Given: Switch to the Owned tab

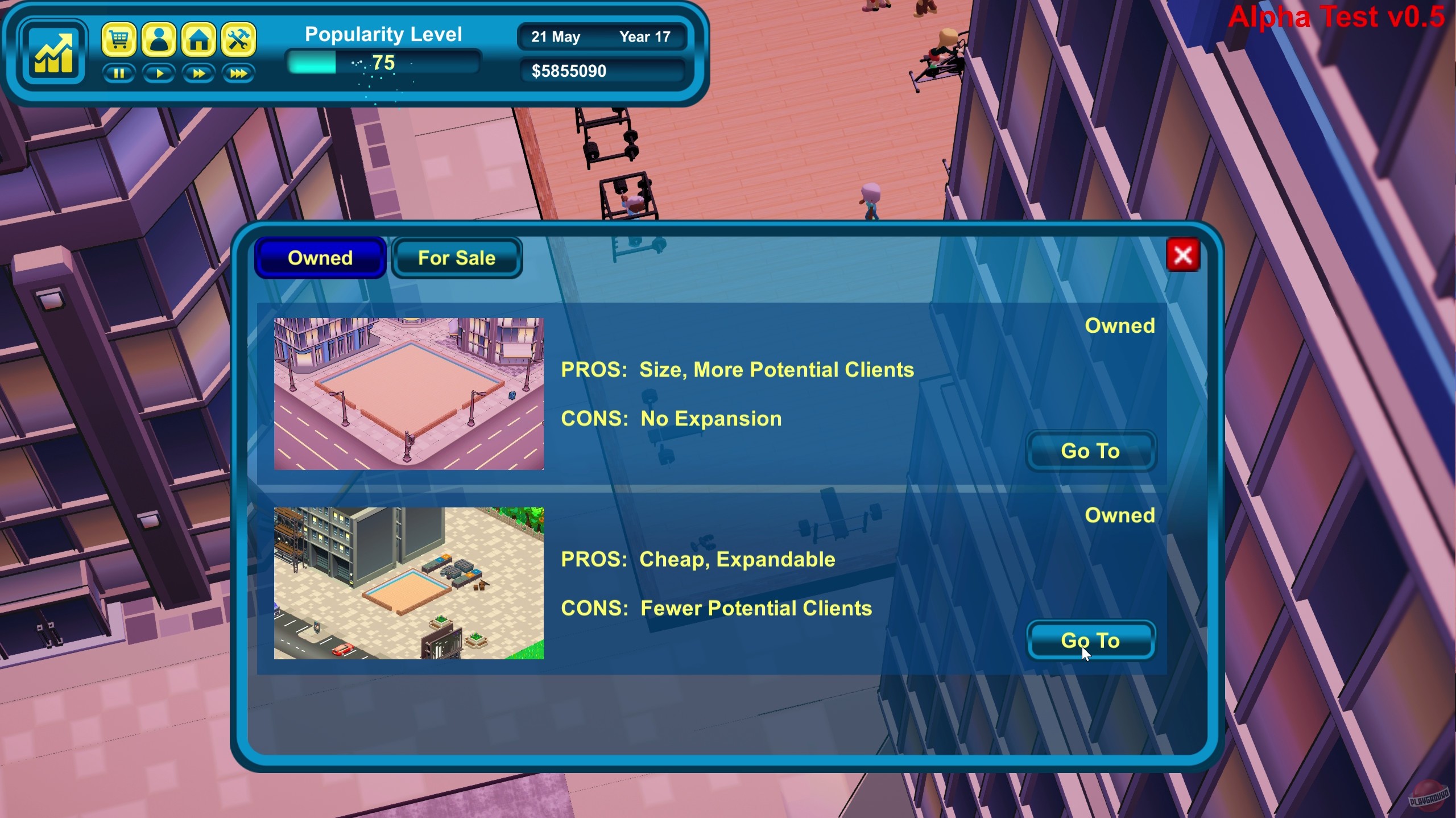Looking at the screenshot, I should point(321,258).
